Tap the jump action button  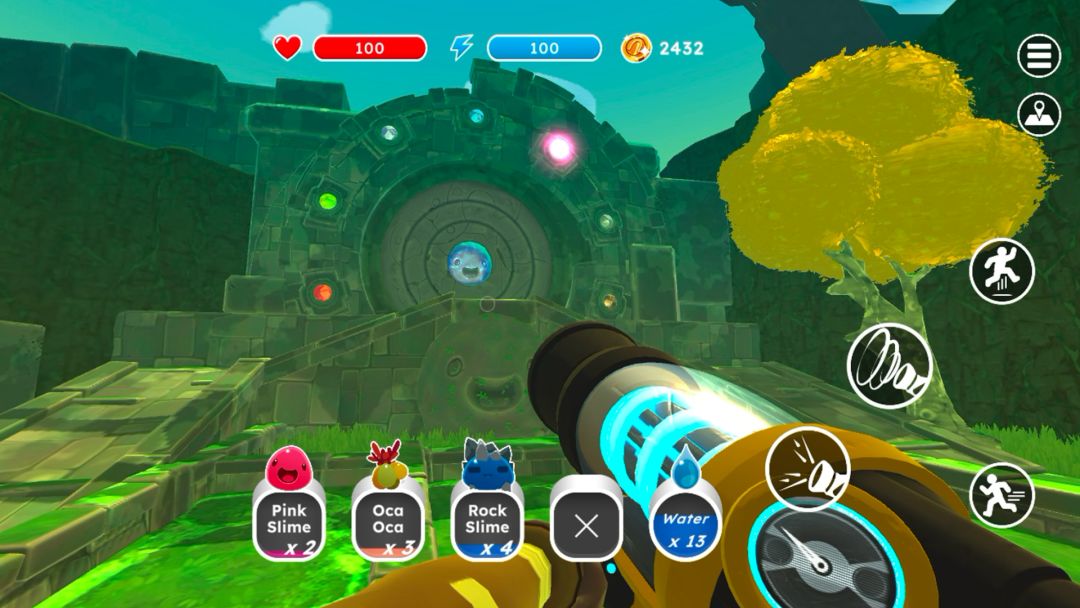1001,271
